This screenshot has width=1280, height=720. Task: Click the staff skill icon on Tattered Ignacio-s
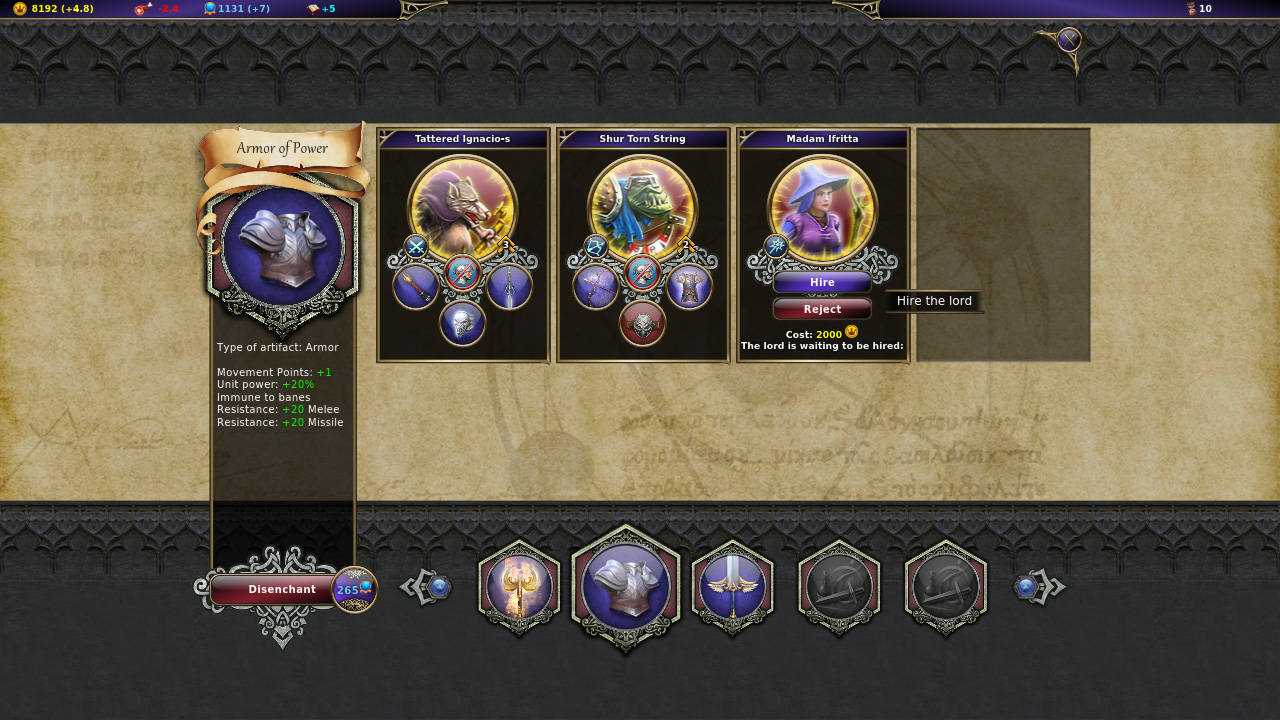click(x=413, y=288)
